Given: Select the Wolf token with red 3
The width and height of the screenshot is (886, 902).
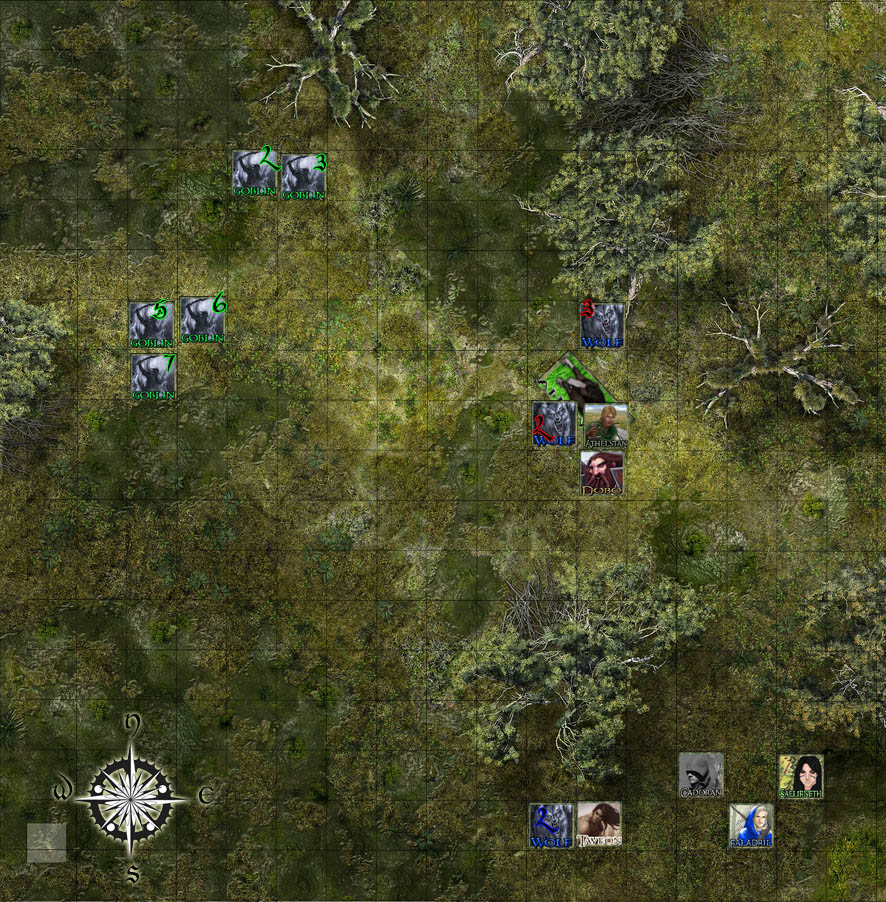Looking at the screenshot, I should pyautogui.click(x=602, y=325).
